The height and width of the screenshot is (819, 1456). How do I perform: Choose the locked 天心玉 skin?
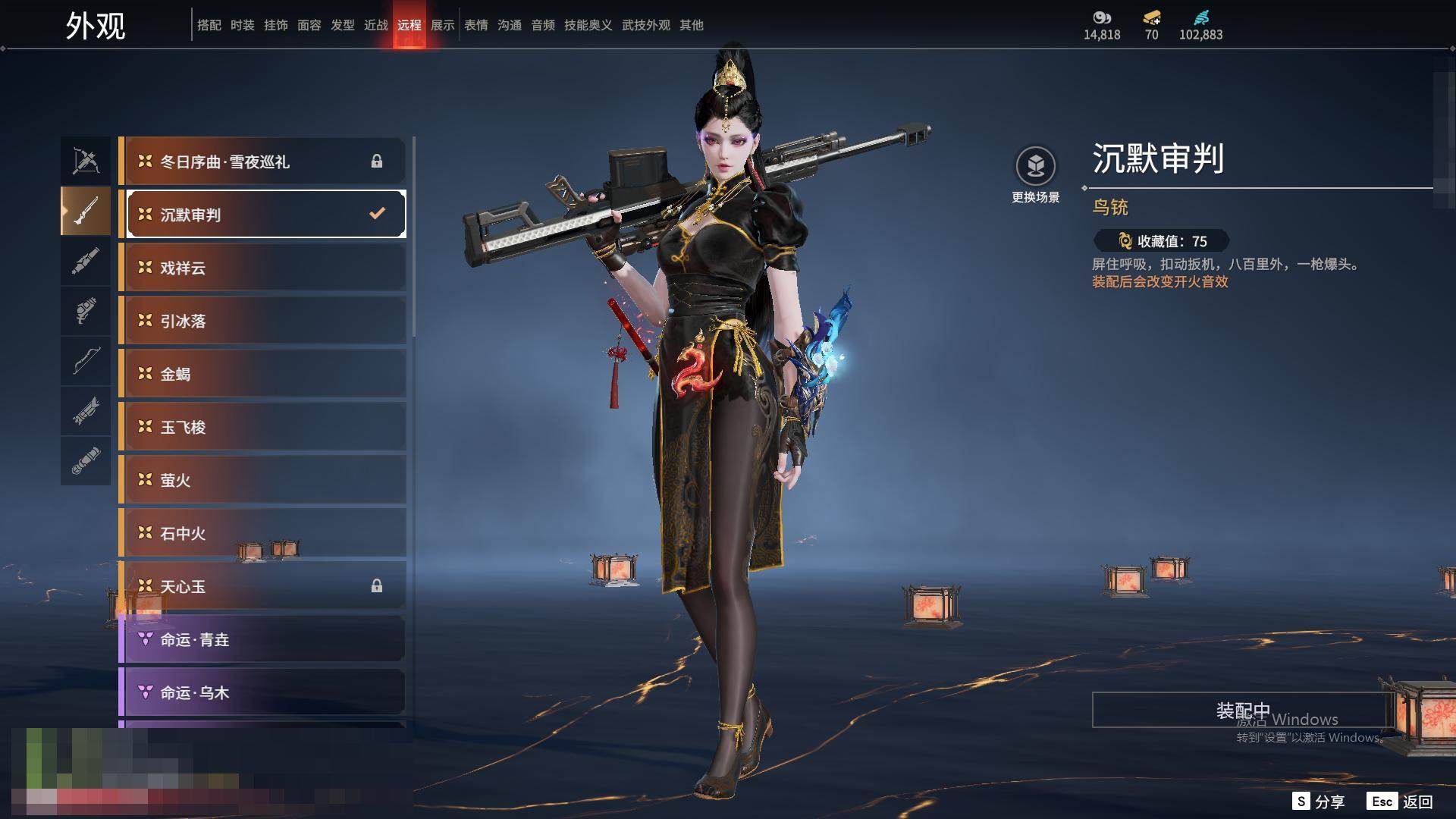coord(262,586)
